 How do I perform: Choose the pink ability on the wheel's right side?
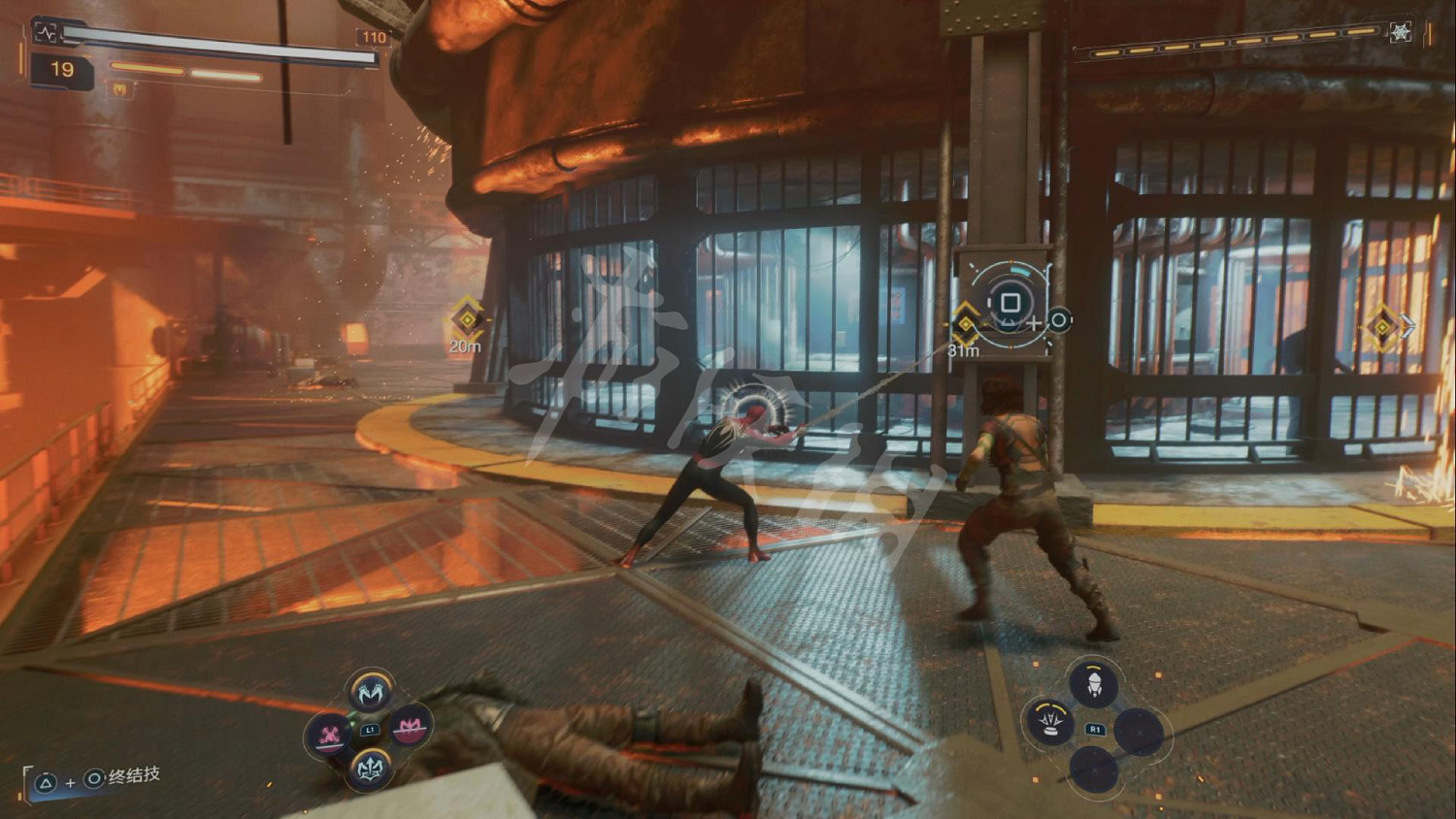click(x=409, y=727)
